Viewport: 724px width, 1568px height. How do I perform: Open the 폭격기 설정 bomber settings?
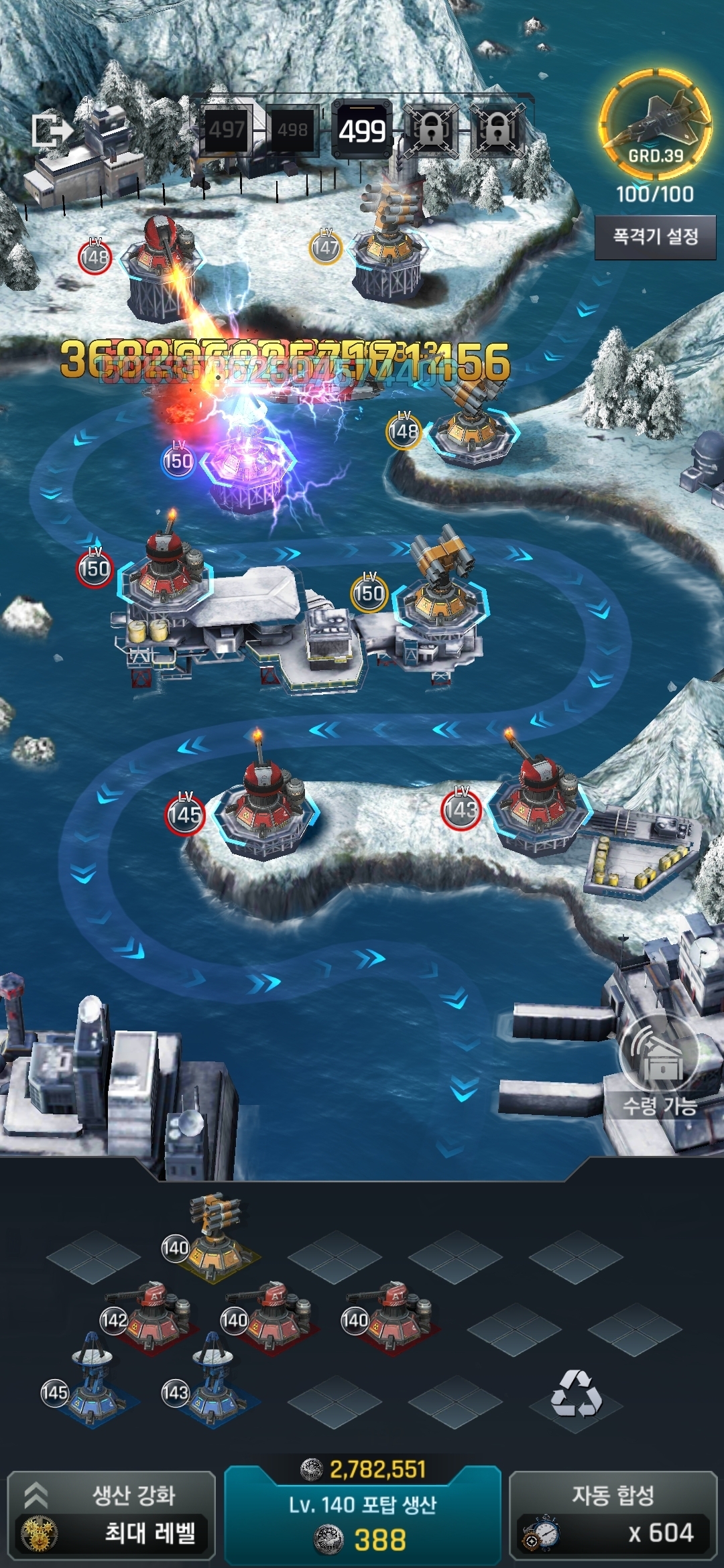coord(655,237)
